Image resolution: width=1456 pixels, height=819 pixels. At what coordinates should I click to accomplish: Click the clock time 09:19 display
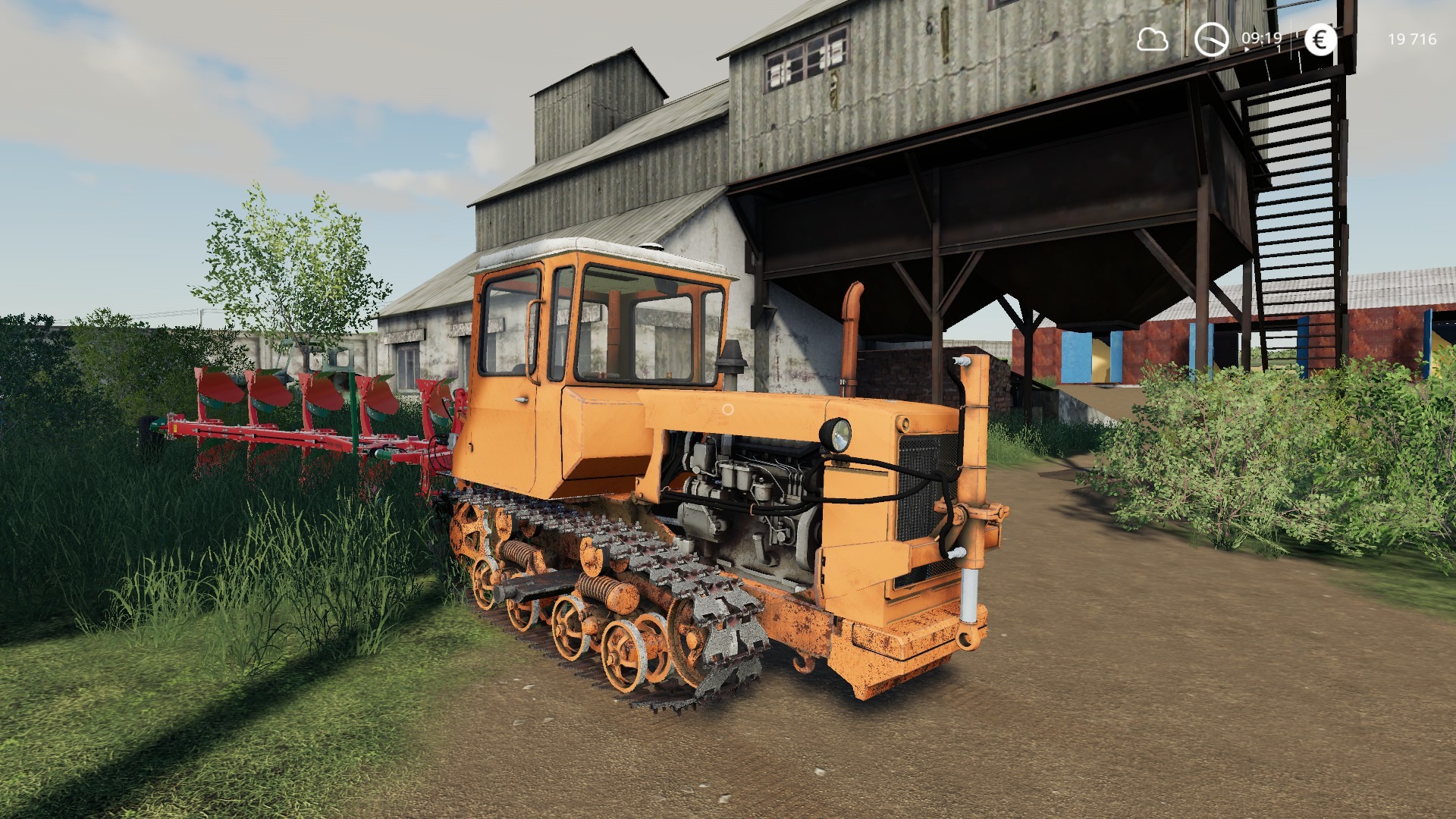pos(1261,38)
